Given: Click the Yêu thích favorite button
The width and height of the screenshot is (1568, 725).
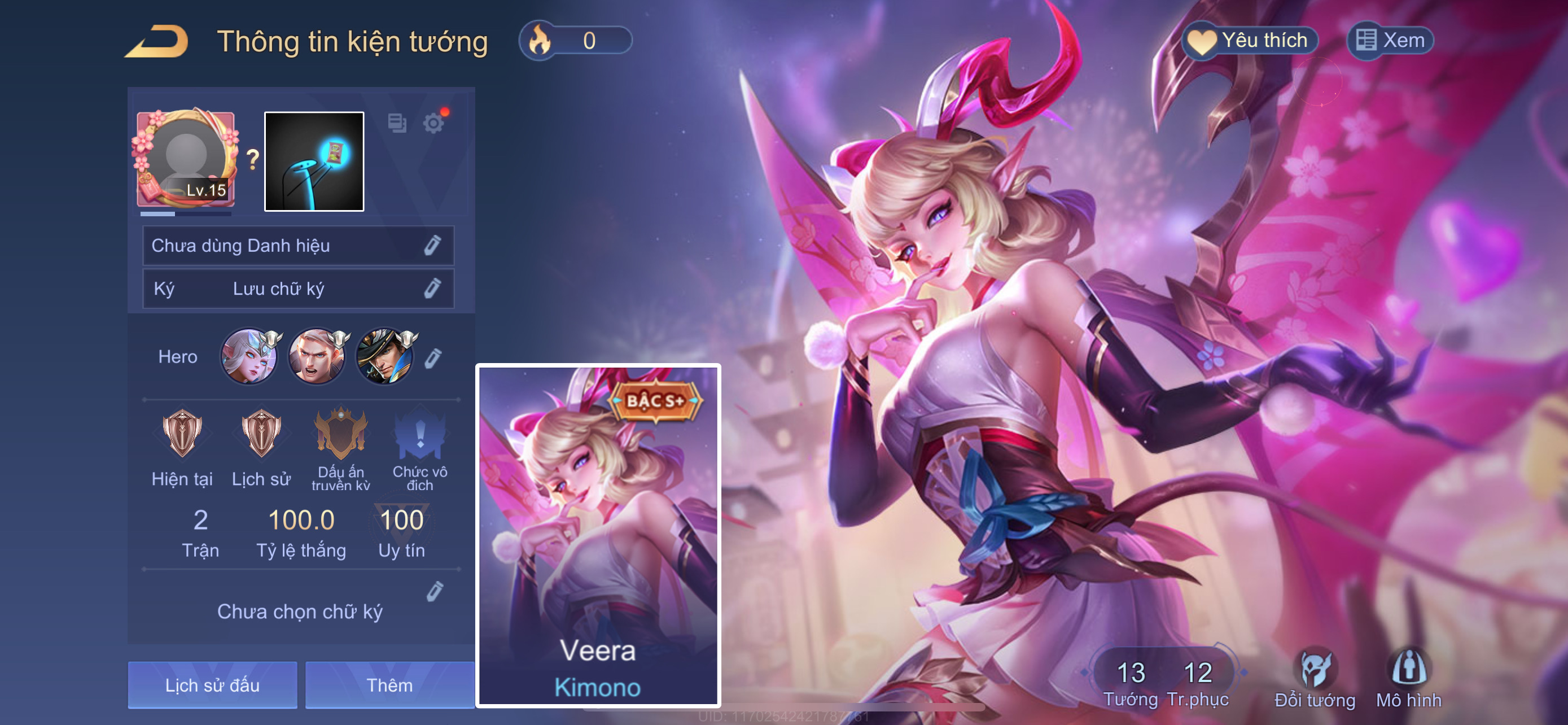Looking at the screenshot, I should (1250, 41).
